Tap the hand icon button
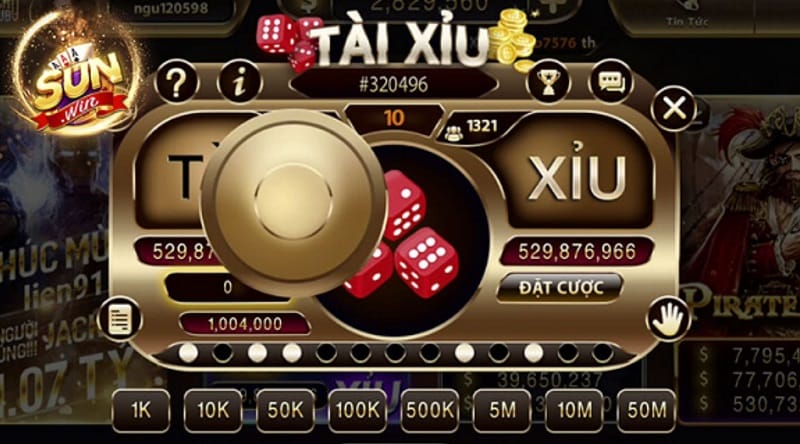 (x=668, y=319)
